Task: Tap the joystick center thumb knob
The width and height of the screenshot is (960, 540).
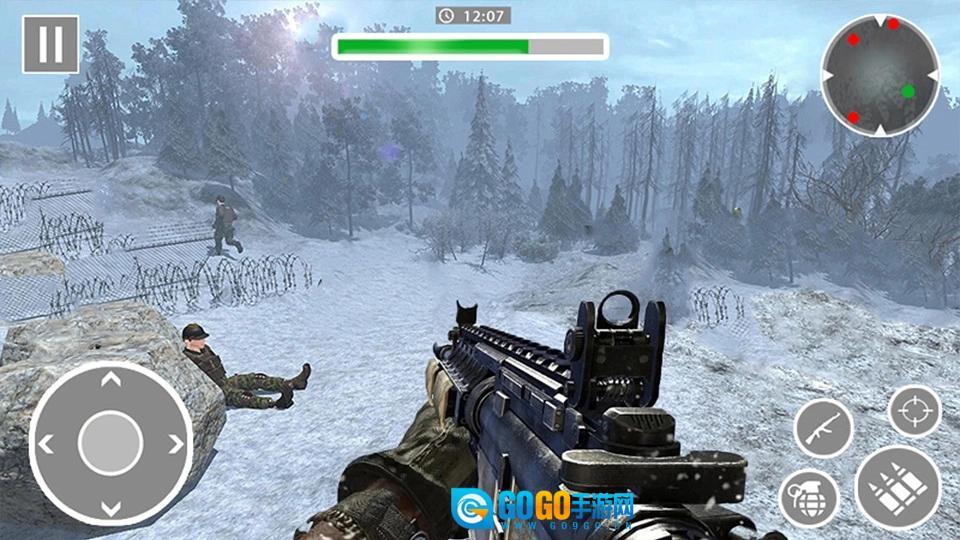Action: click(x=111, y=443)
